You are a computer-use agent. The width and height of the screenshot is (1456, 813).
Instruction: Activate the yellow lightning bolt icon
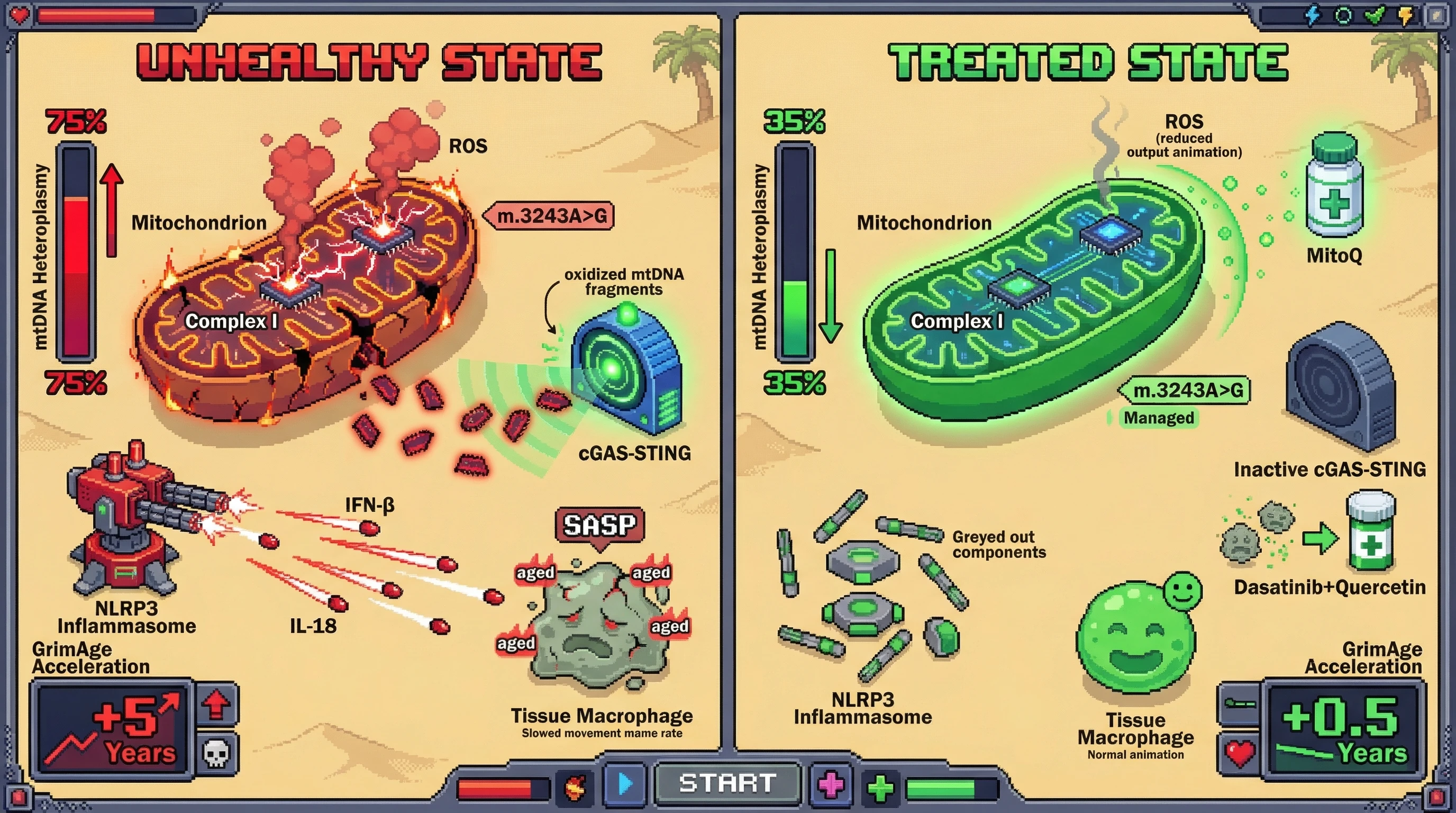pos(1405,15)
